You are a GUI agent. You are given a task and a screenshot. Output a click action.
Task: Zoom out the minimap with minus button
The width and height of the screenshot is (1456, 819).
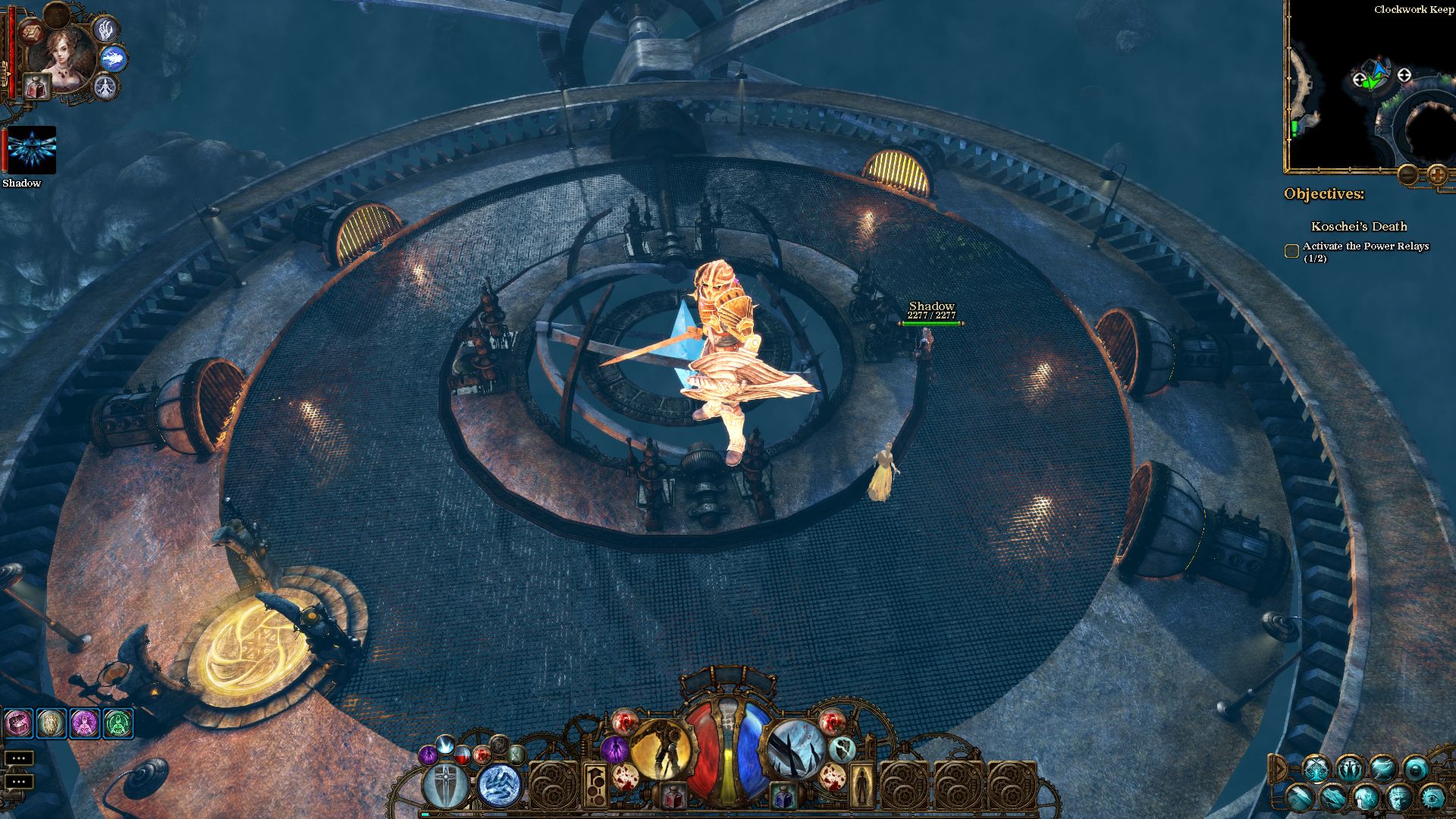[x=1408, y=175]
